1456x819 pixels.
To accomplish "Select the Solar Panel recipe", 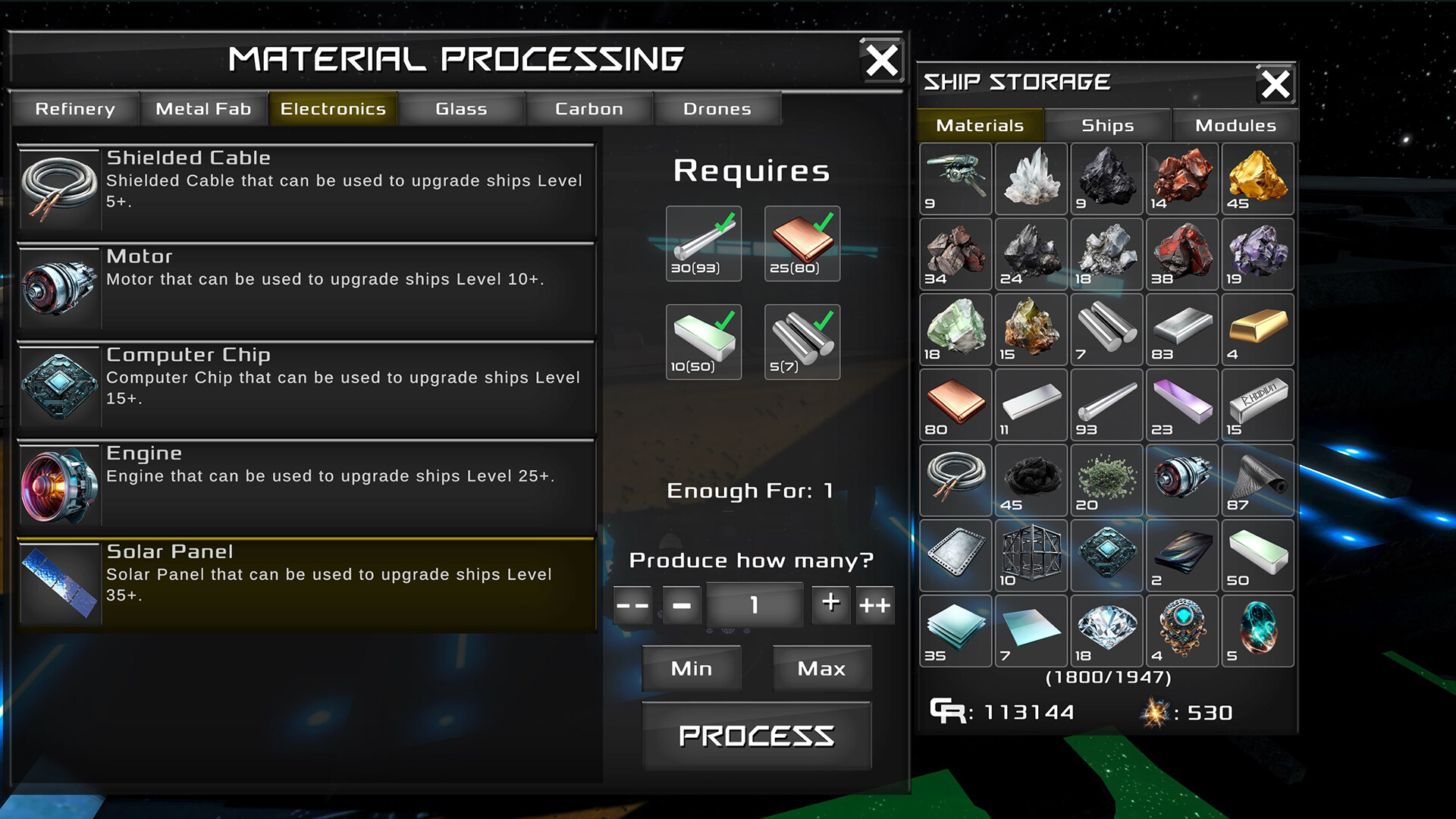I will (x=303, y=580).
